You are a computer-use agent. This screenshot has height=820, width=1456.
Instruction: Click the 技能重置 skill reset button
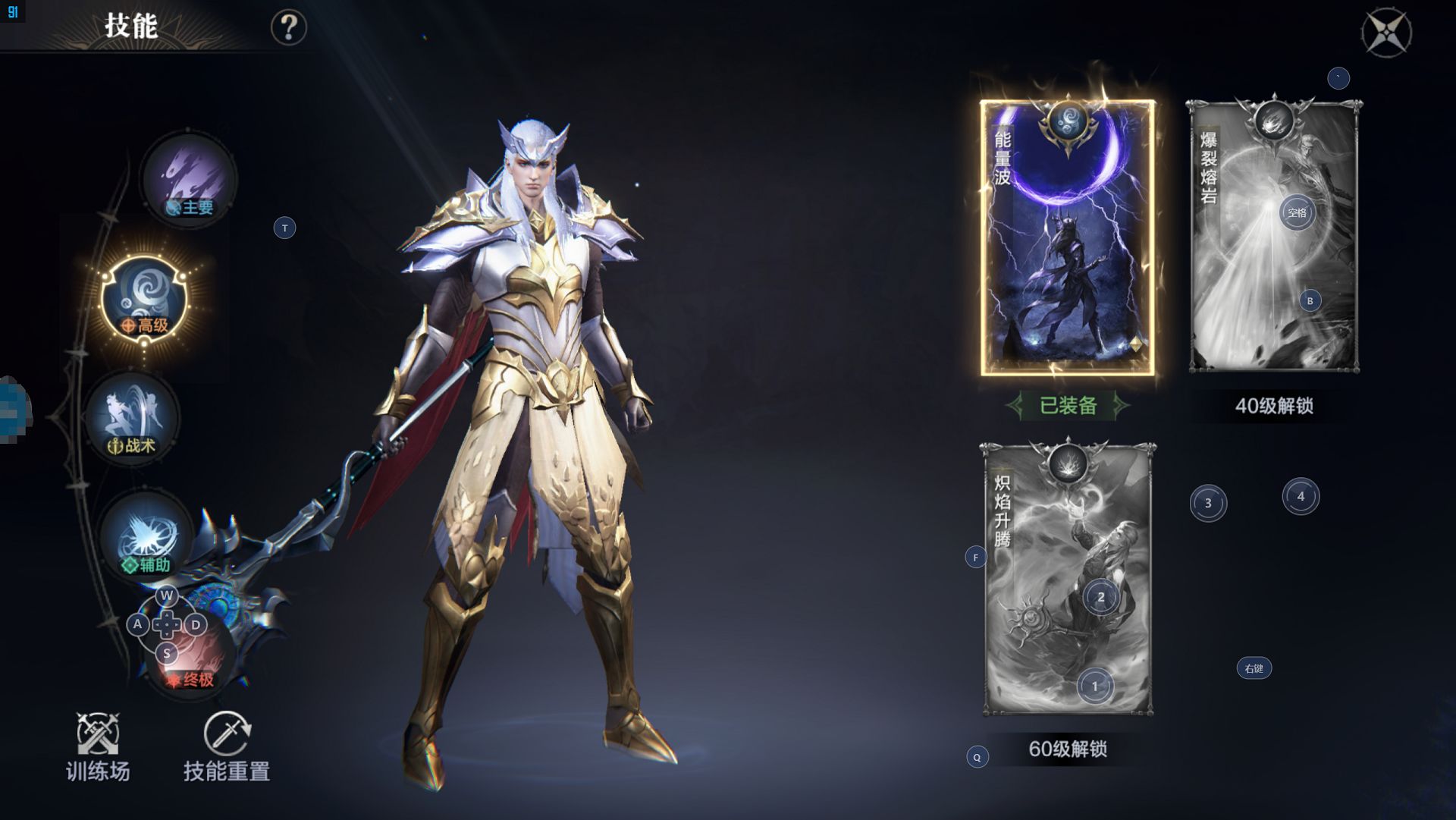(x=227, y=747)
